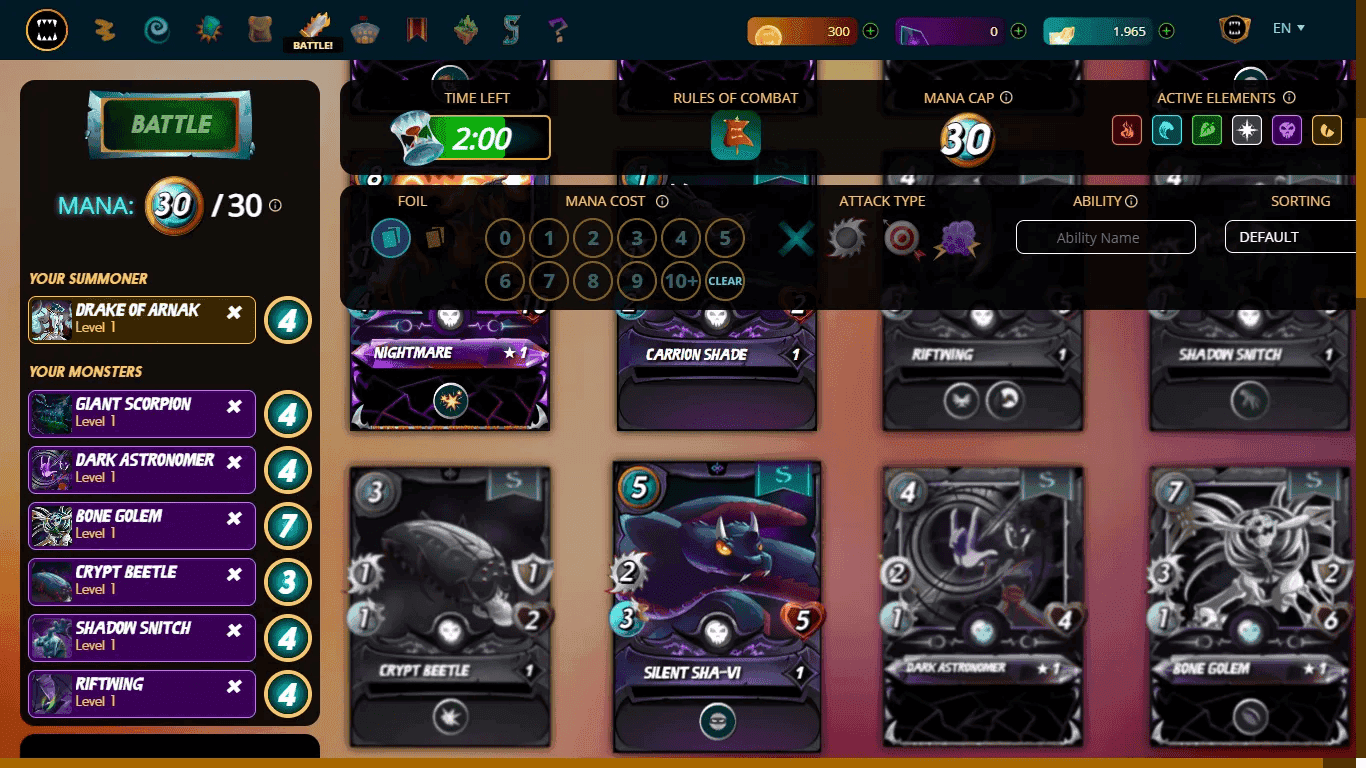The width and height of the screenshot is (1366, 768).
Task: Open the BATTLE! tab in top navigation
Action: 313,29
